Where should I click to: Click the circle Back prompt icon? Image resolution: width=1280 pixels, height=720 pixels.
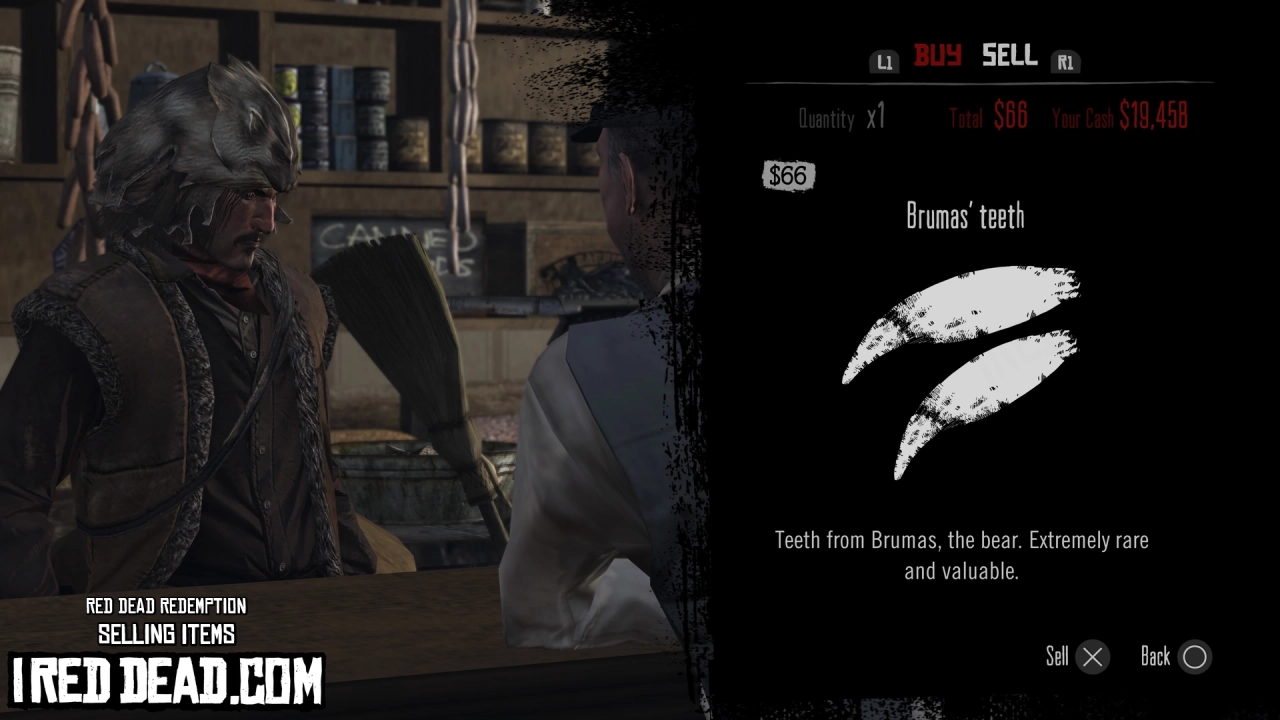pos(1195,657)
